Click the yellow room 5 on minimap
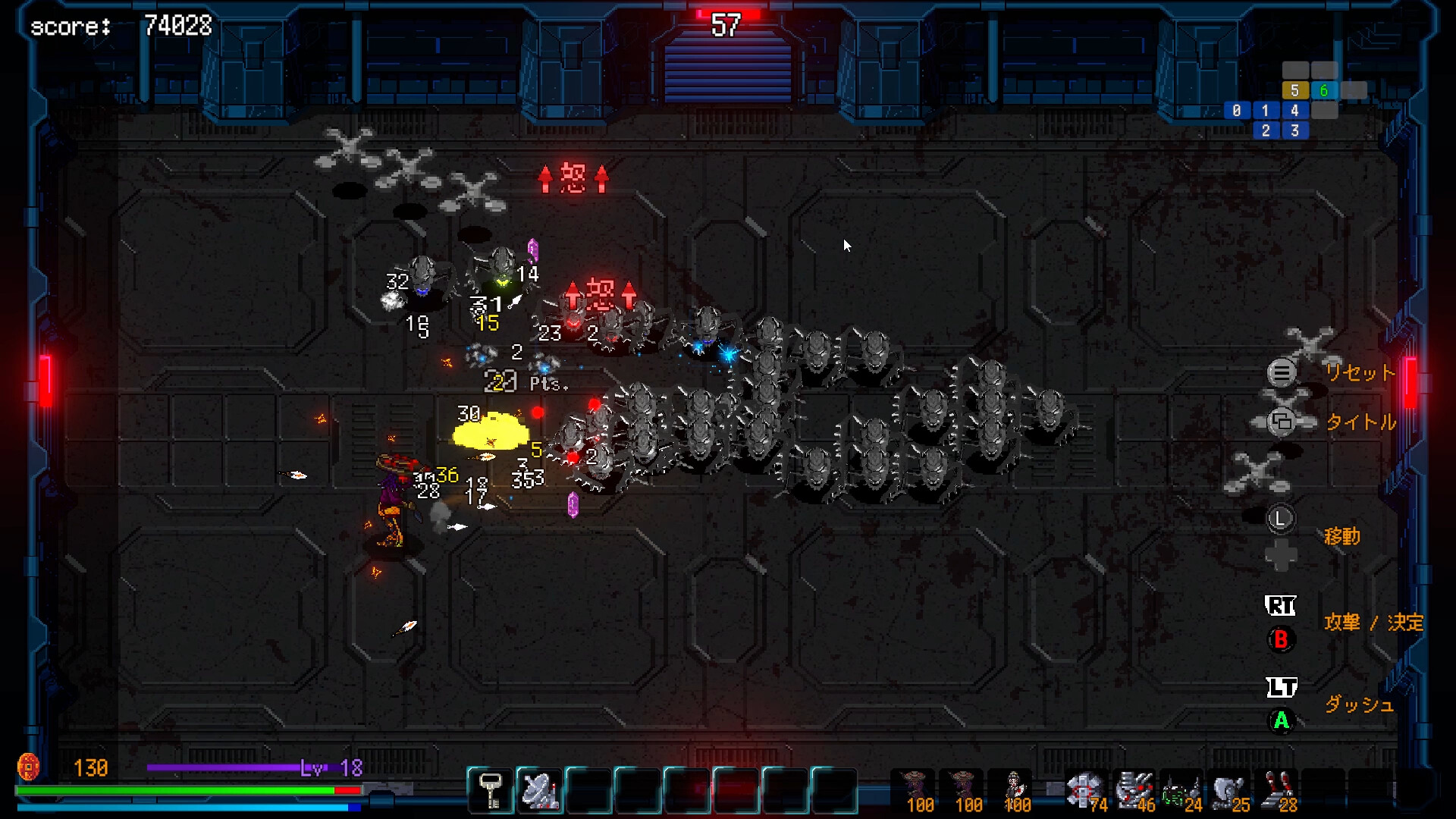This screenshot has height=819, width=1456. point(1294,91)
